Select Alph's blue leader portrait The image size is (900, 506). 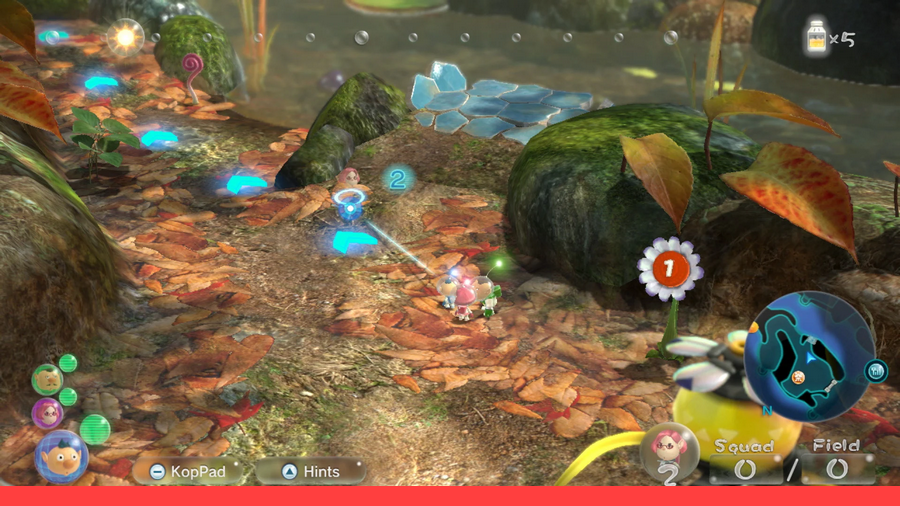(x=60, y=457)
